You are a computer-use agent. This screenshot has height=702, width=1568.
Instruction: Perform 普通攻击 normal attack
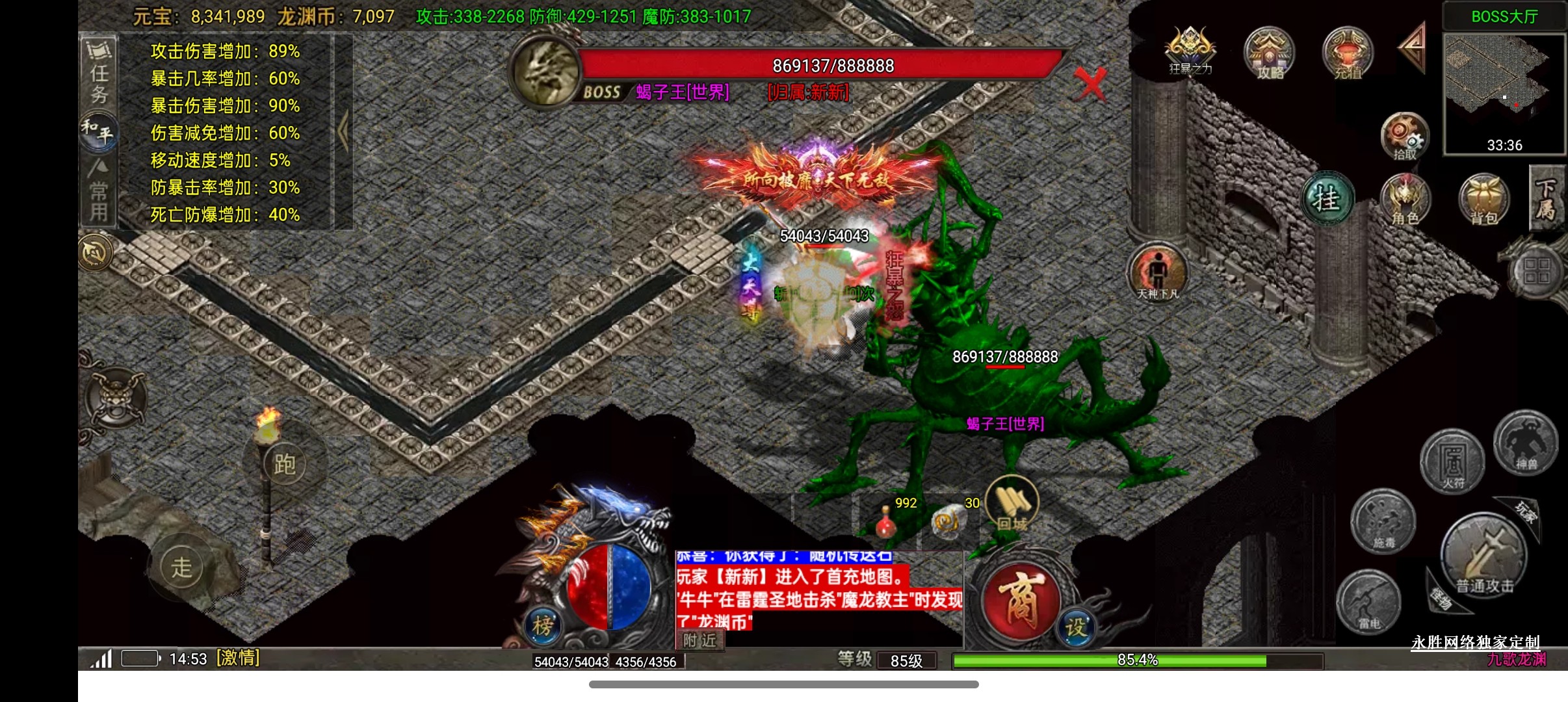point(1483,556)
